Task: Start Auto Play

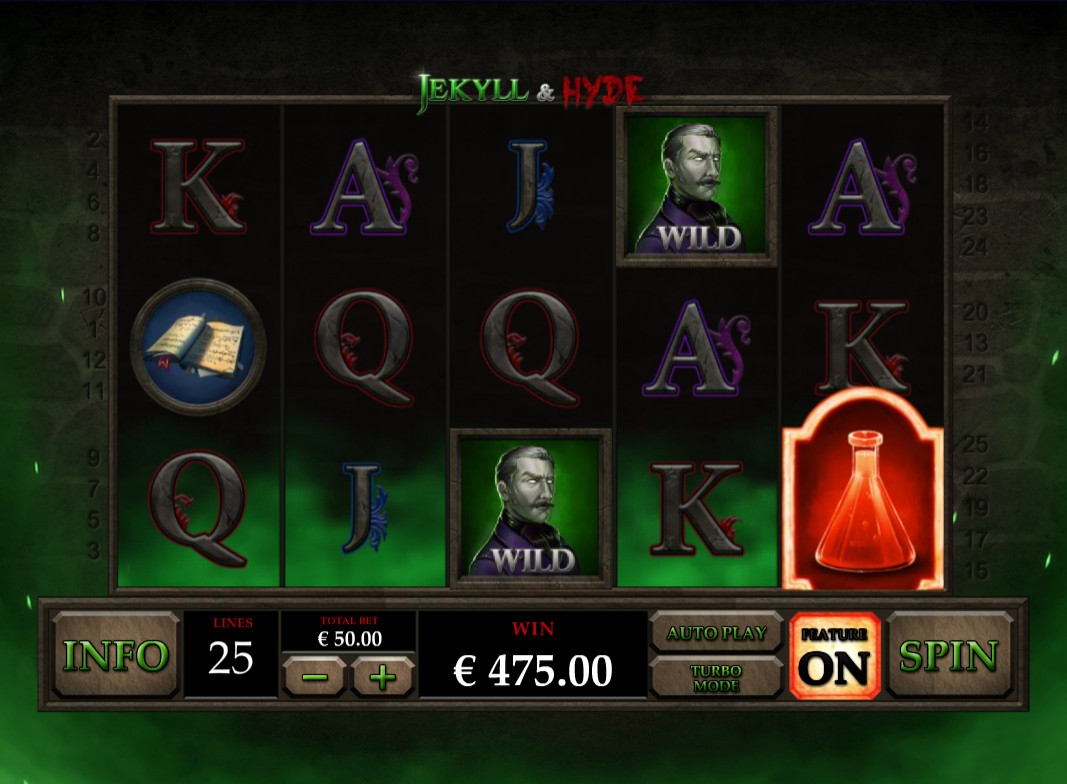Action: (x=716, y=633)
